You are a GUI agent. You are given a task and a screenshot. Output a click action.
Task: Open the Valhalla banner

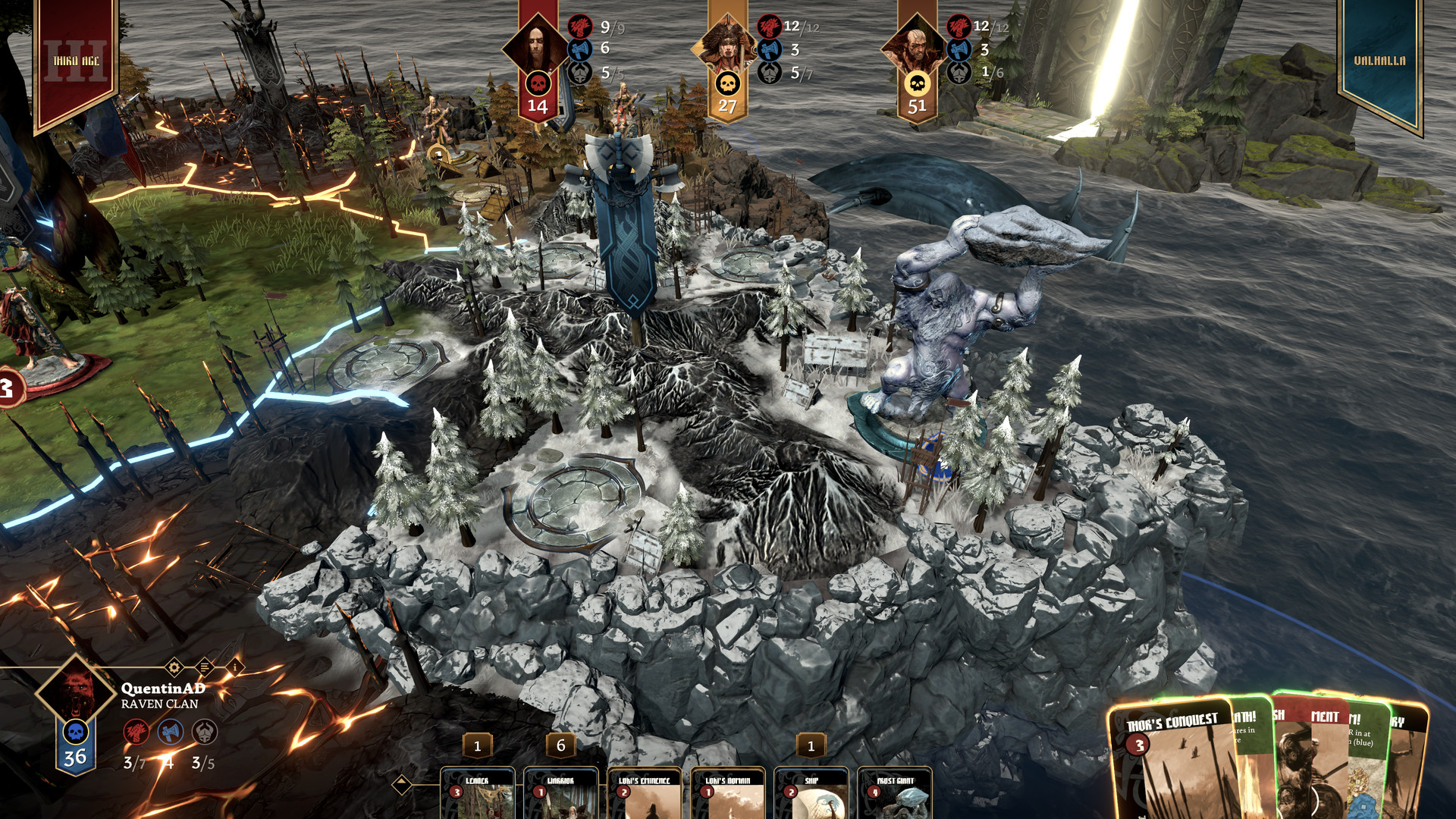point(1379,61)
